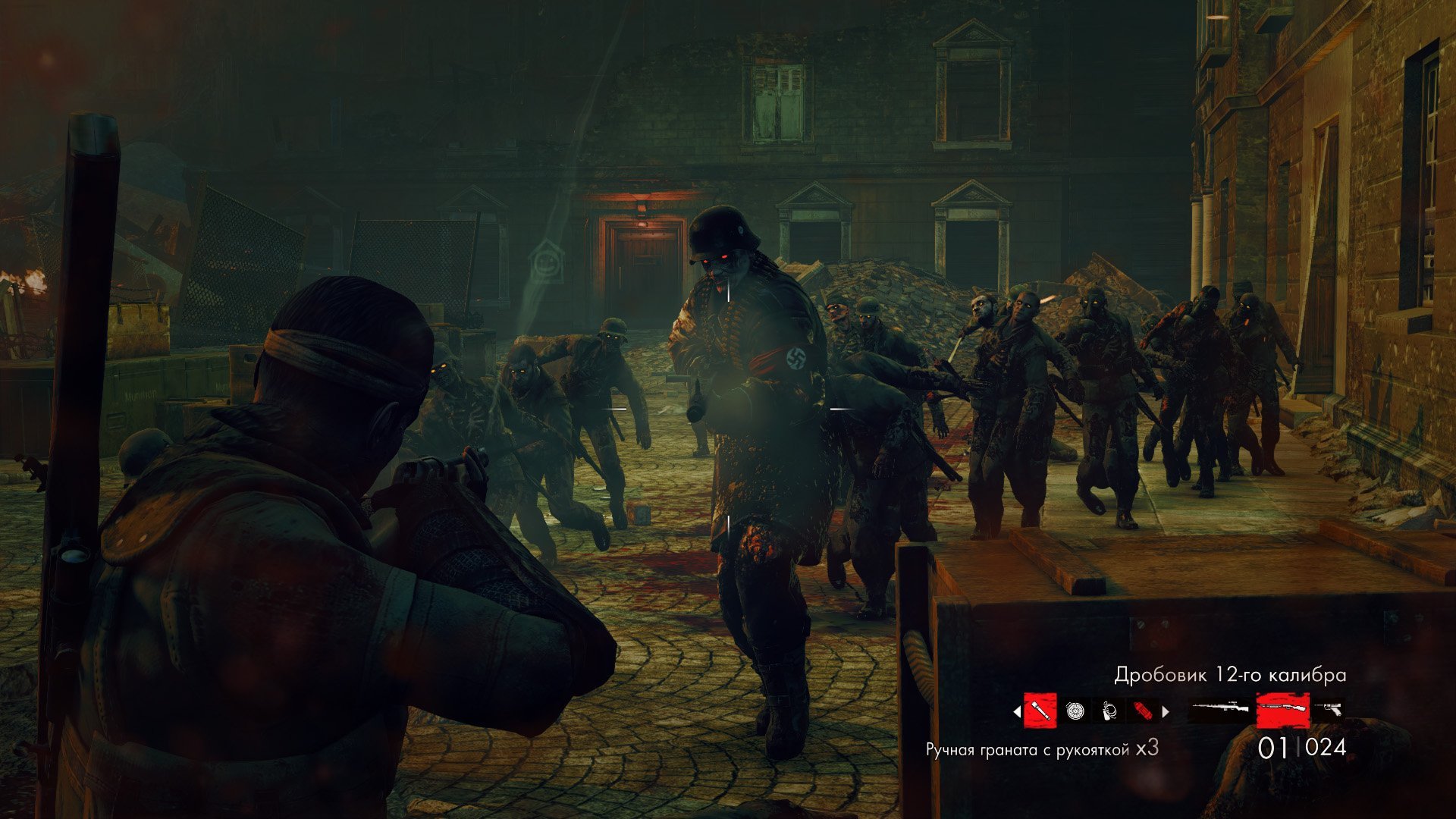Choose the round land mine item

tap(1075, 711)
